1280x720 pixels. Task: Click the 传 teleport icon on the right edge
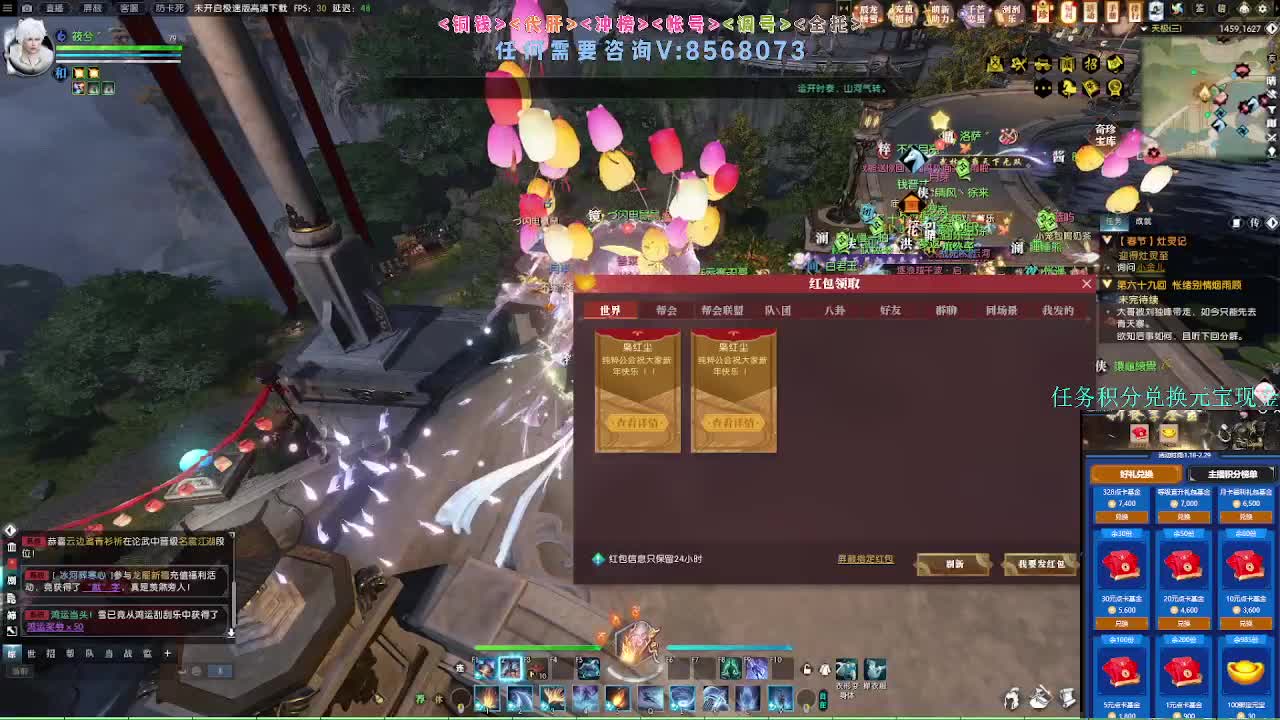click(1256, 222)
